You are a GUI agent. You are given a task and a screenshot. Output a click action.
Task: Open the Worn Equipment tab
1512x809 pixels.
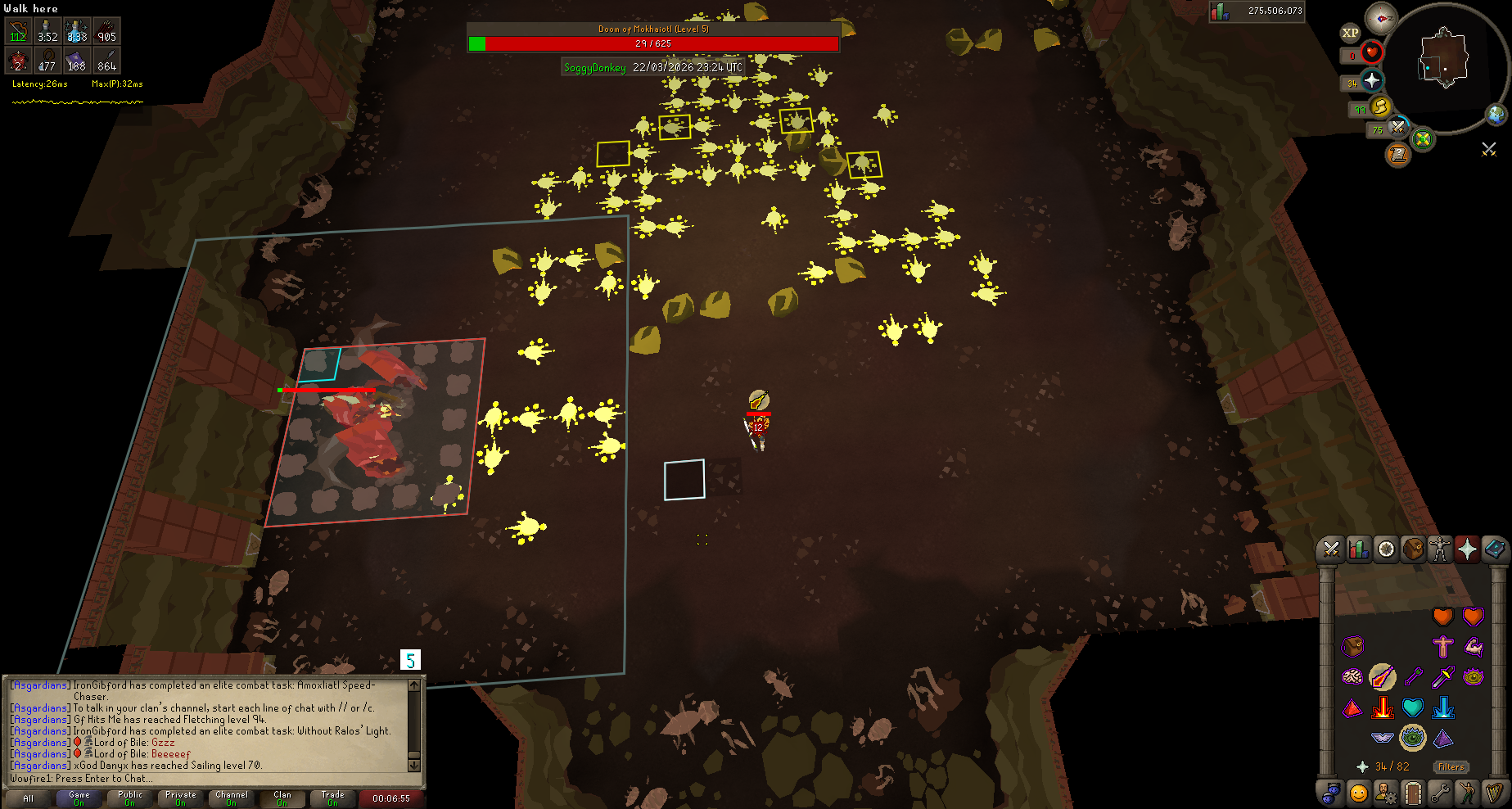(1440, 549)
